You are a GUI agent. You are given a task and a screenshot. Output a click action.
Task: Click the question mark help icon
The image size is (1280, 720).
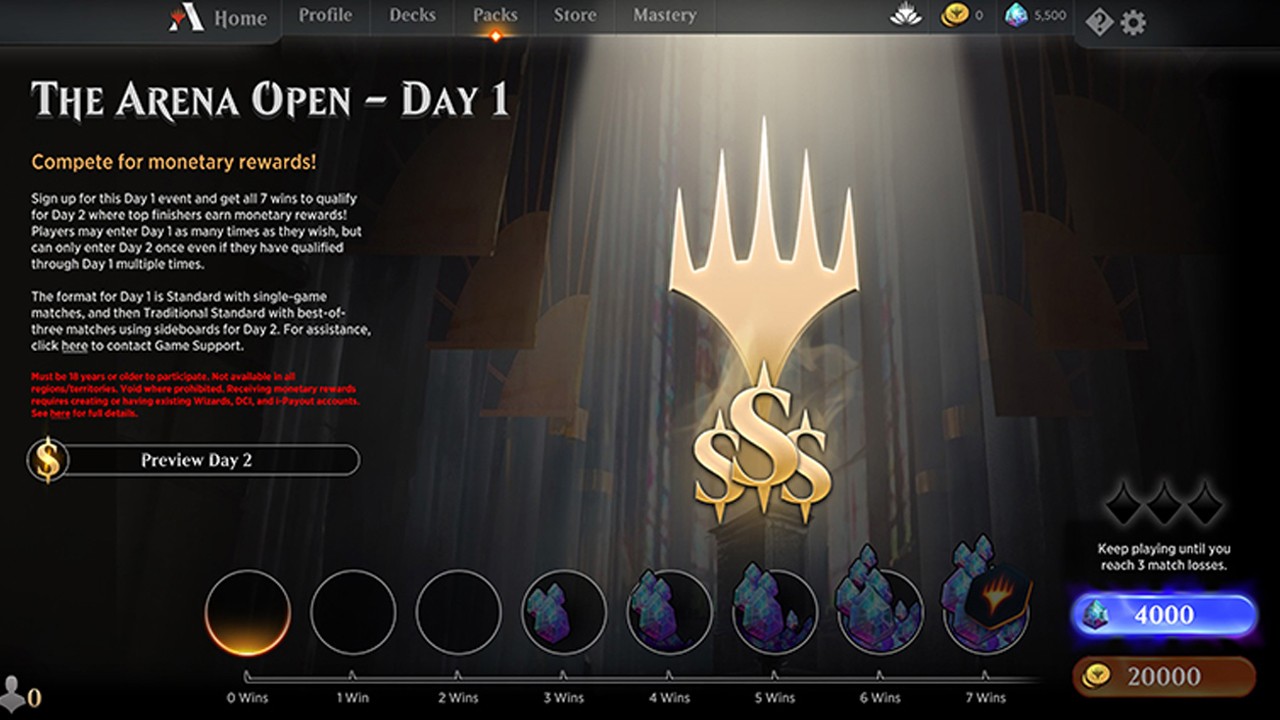(1099, 22)
